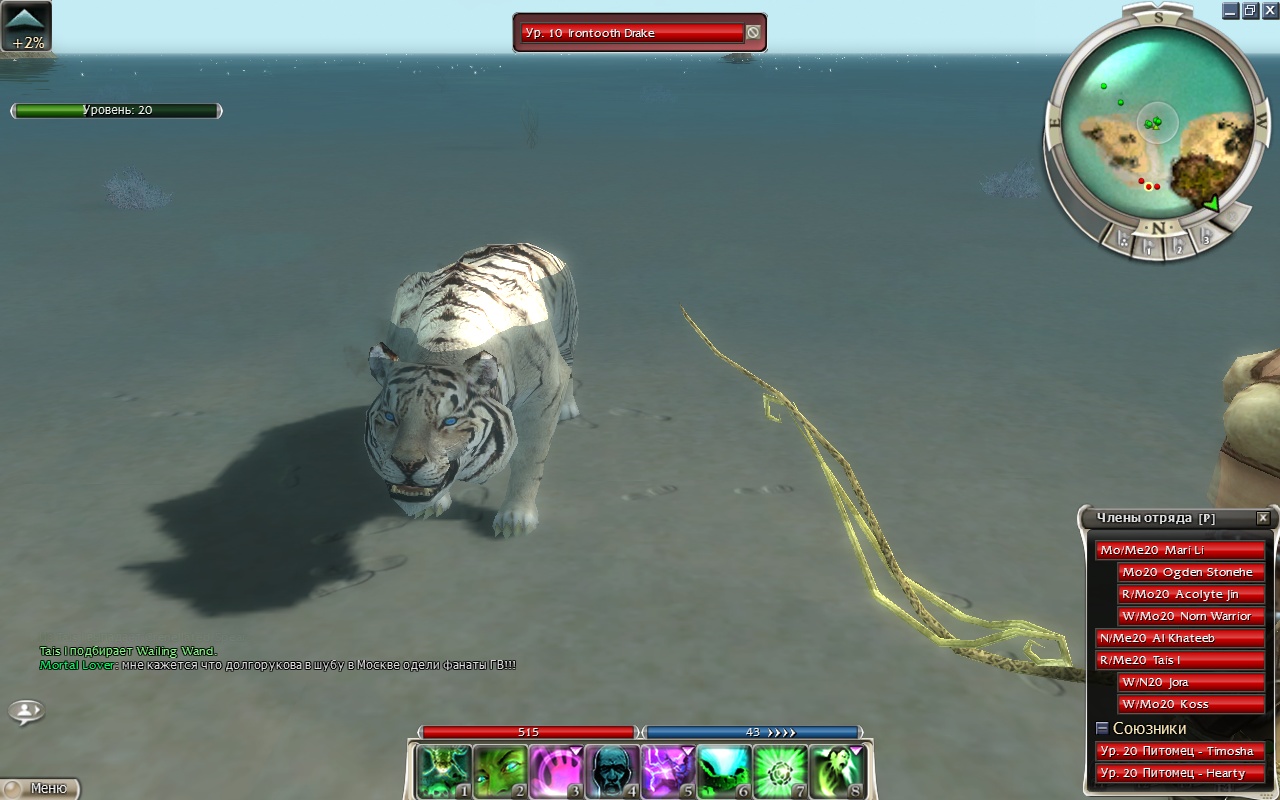Minimize the game window
Screen dimensions: 1280x800
tap(1230, 10)
